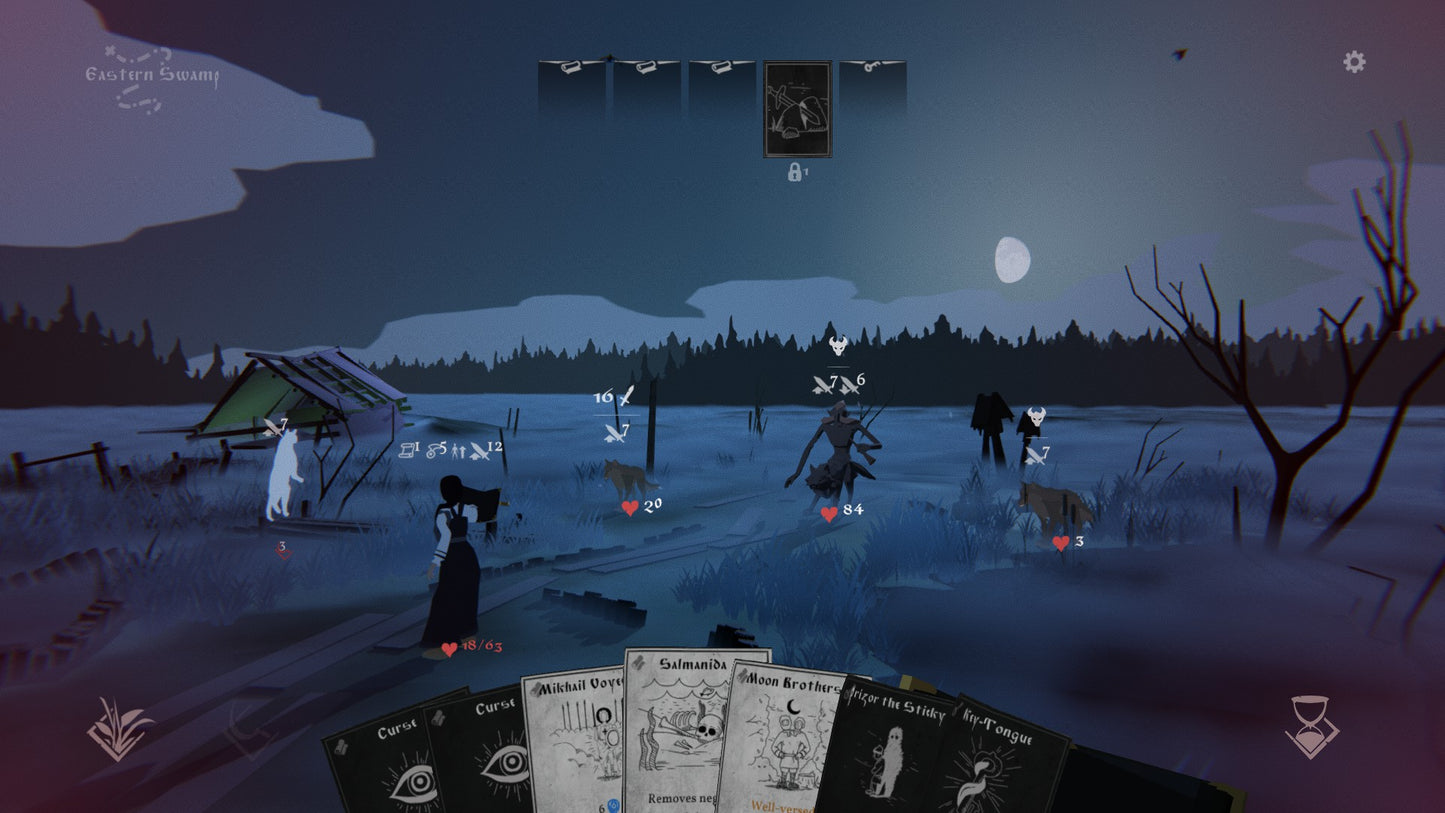Click the herb leaves icon

(120, 729)
